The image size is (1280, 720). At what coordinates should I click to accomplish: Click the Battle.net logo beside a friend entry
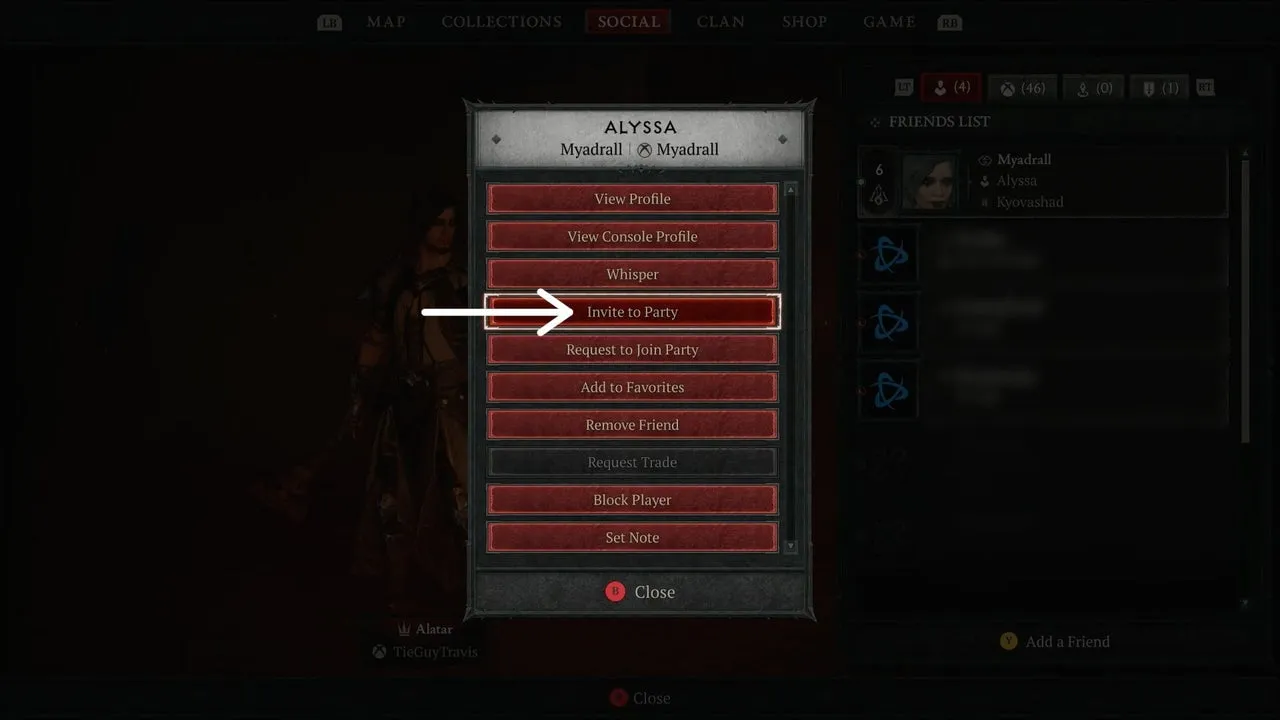(888, 253)
